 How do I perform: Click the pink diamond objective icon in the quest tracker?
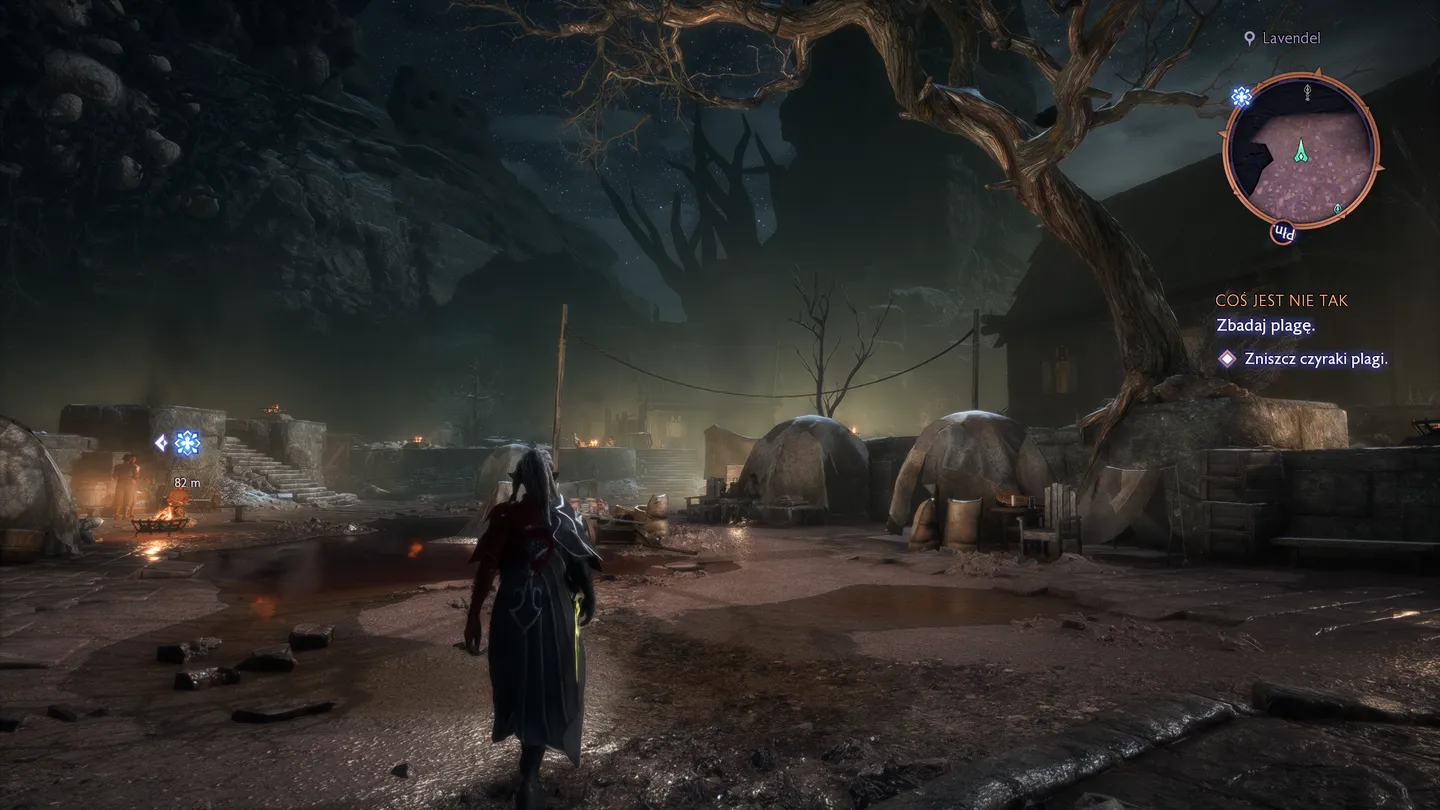pyautogui.click(x=1226, y=358)
